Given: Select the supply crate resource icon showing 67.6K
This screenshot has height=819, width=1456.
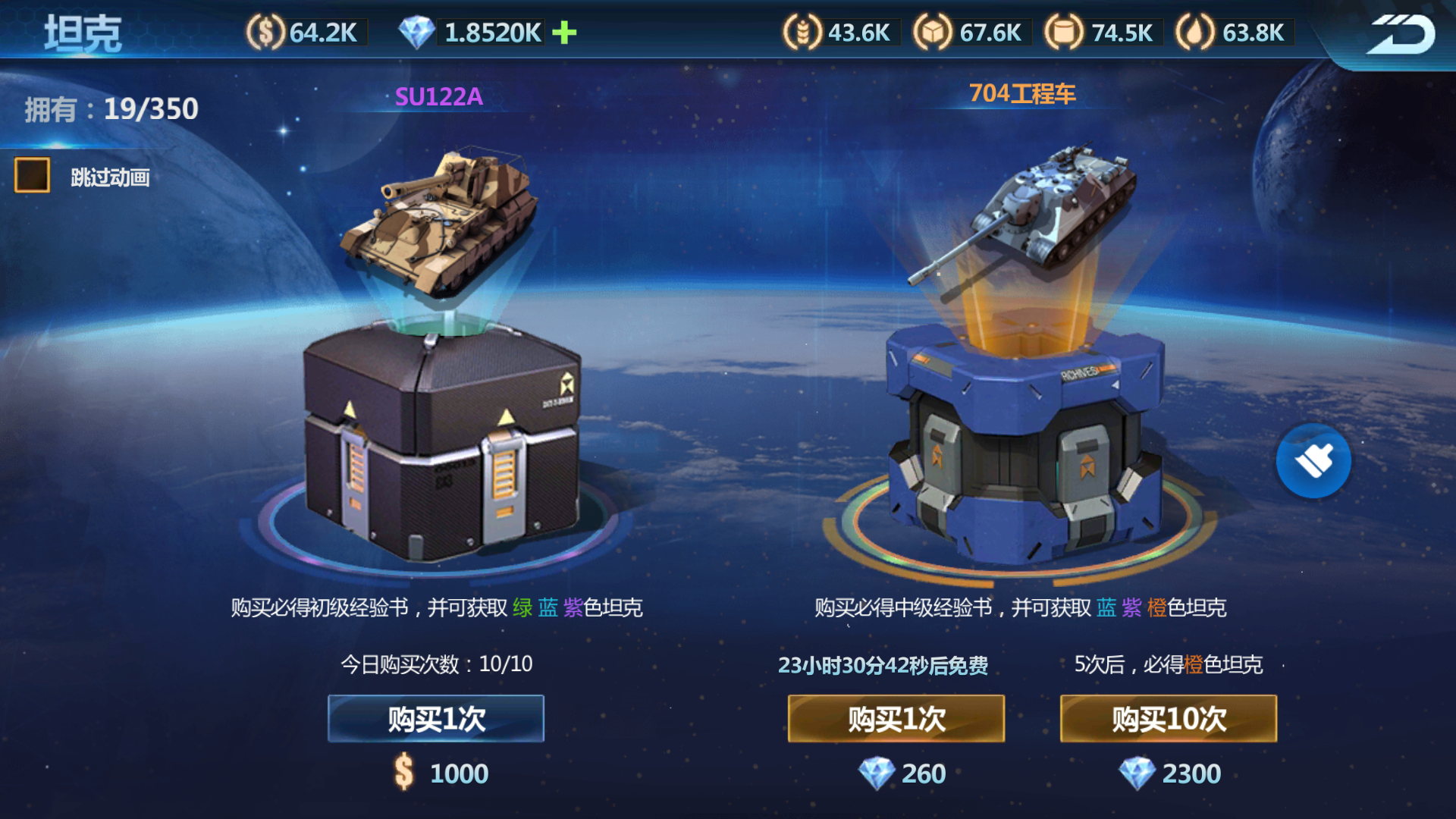Looking at the screenshot, I should pos(933,32).
